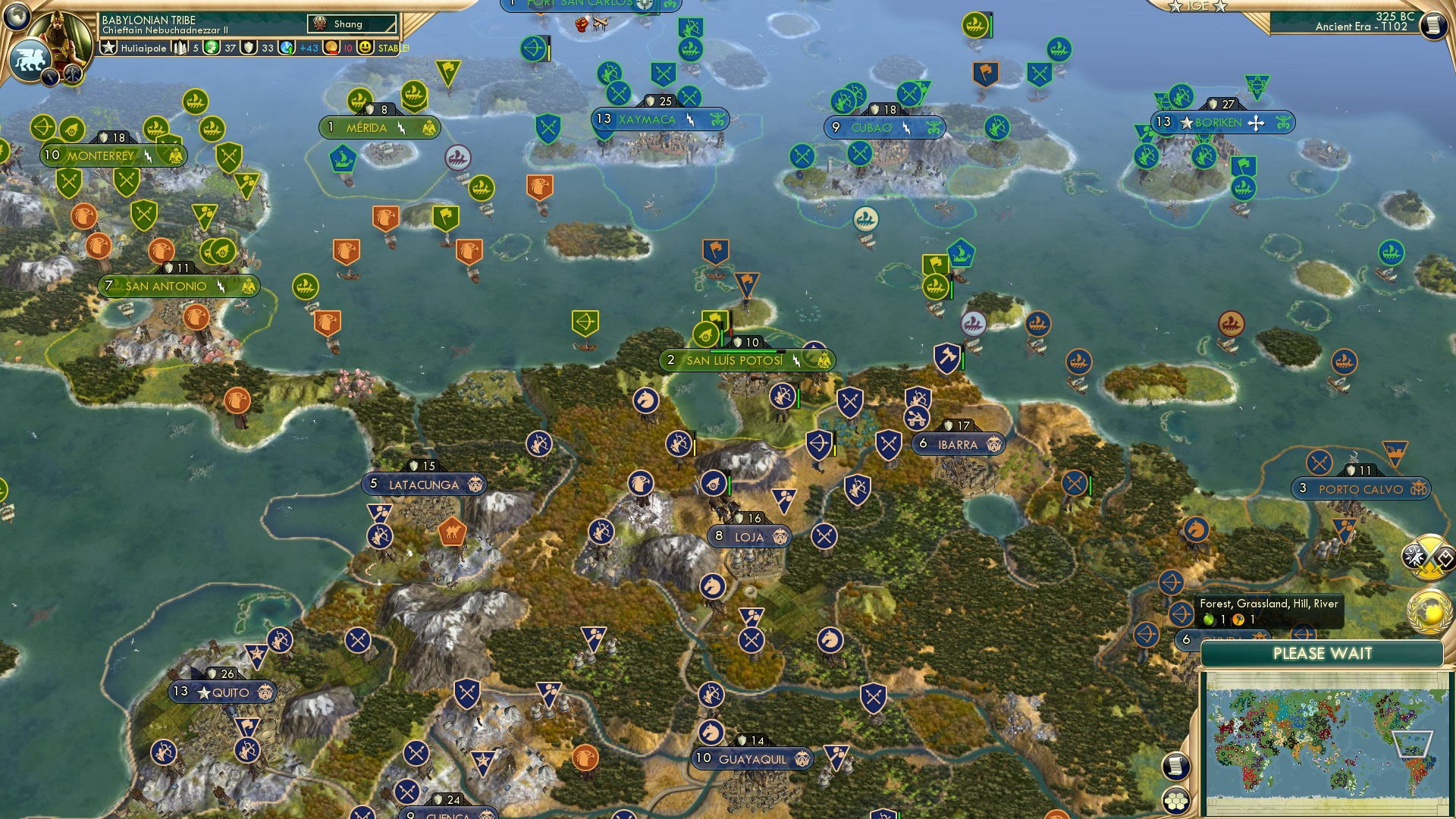Viewport: 1456px width, 819px height.
Task: Click the science globe showing +43
Action: tap(285, 47)
